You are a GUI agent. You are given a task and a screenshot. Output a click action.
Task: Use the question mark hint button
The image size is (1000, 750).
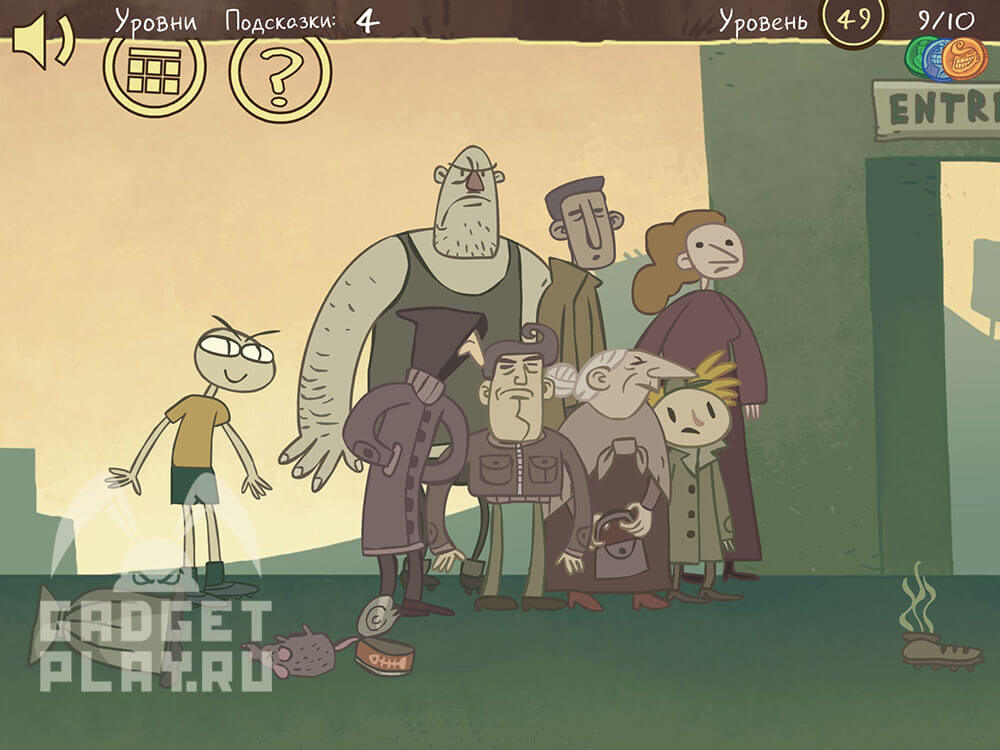click(x=280, y=72)
